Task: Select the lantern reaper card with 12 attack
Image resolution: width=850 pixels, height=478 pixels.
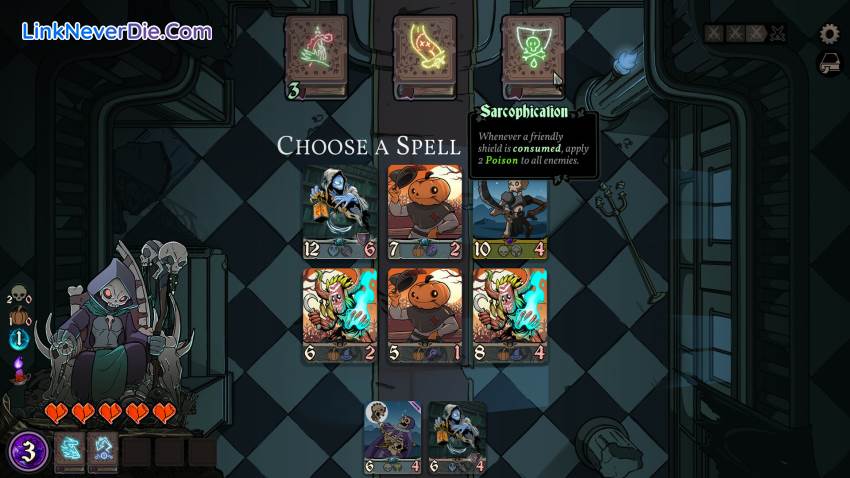Action: 340,212
